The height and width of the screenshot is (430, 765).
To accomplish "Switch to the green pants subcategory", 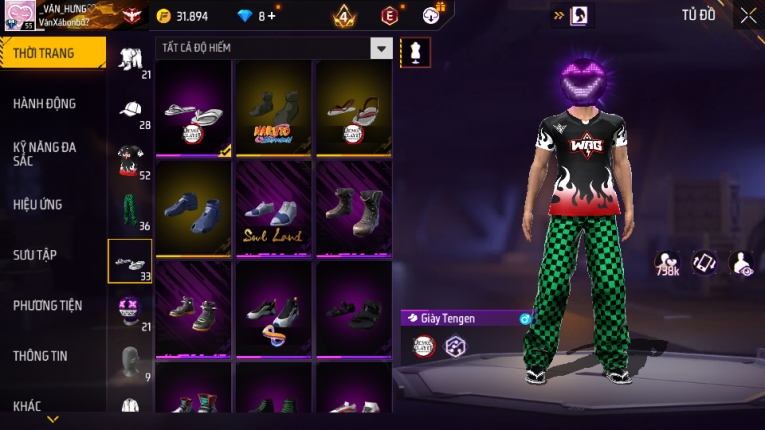I will (x=130, y=211).
